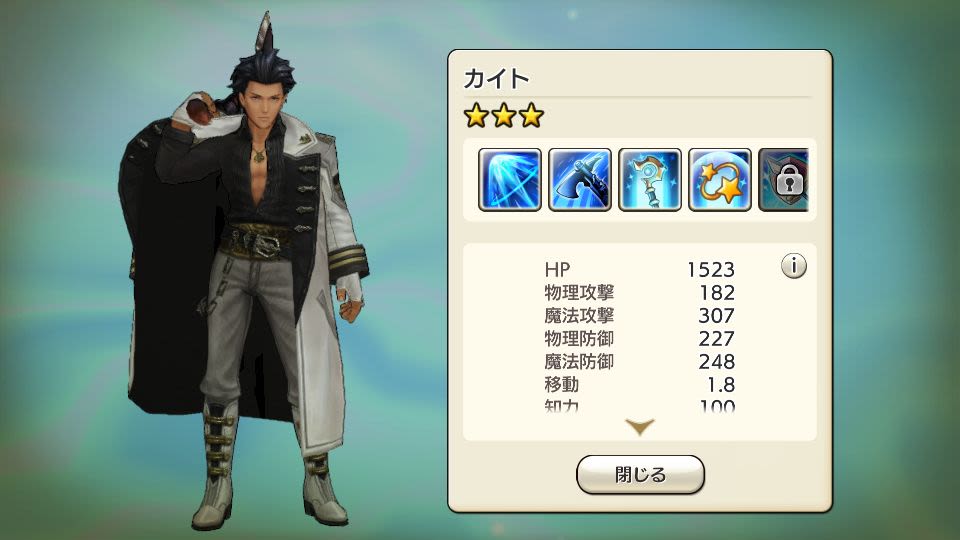960x540 pixels.
Task: Open the stats info button
Action: point(794,267)
